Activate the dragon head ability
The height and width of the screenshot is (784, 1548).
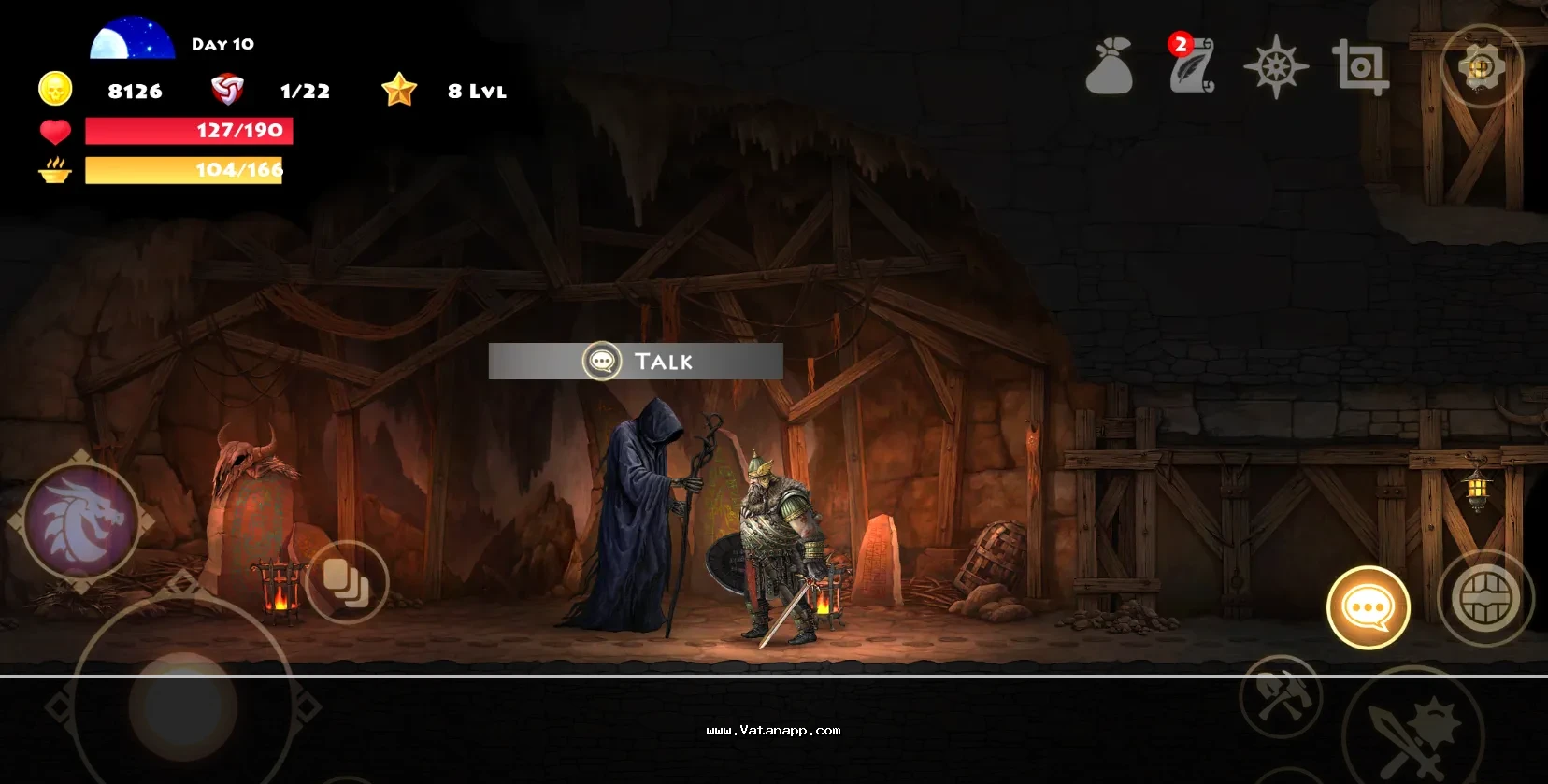click(x=81, y=520)
